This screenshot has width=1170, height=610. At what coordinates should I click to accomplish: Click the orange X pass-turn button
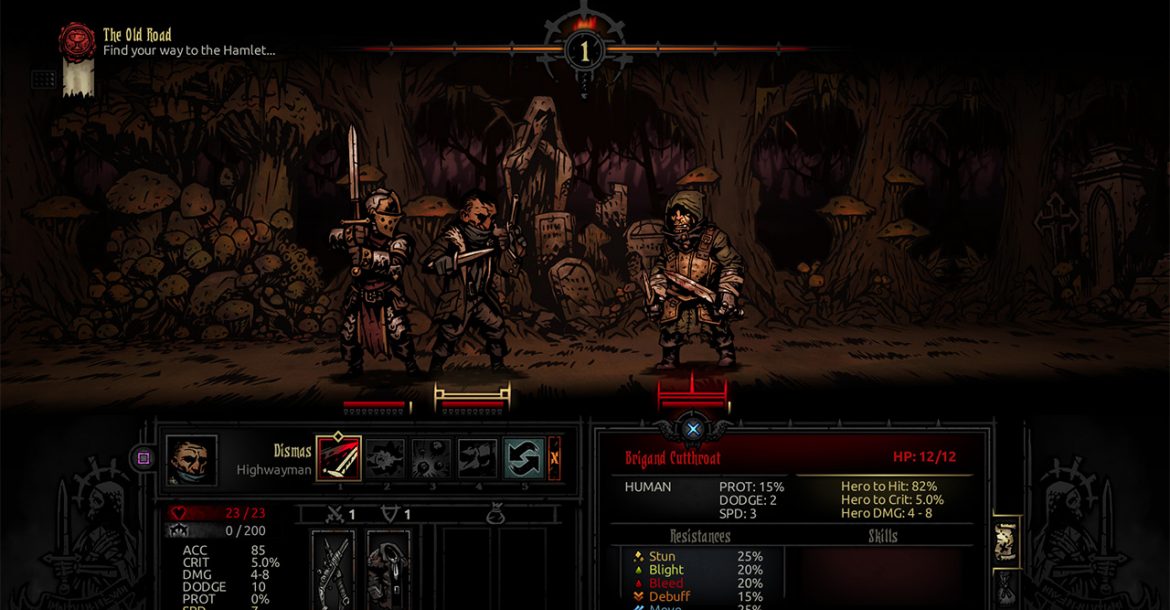coord(554,458)
